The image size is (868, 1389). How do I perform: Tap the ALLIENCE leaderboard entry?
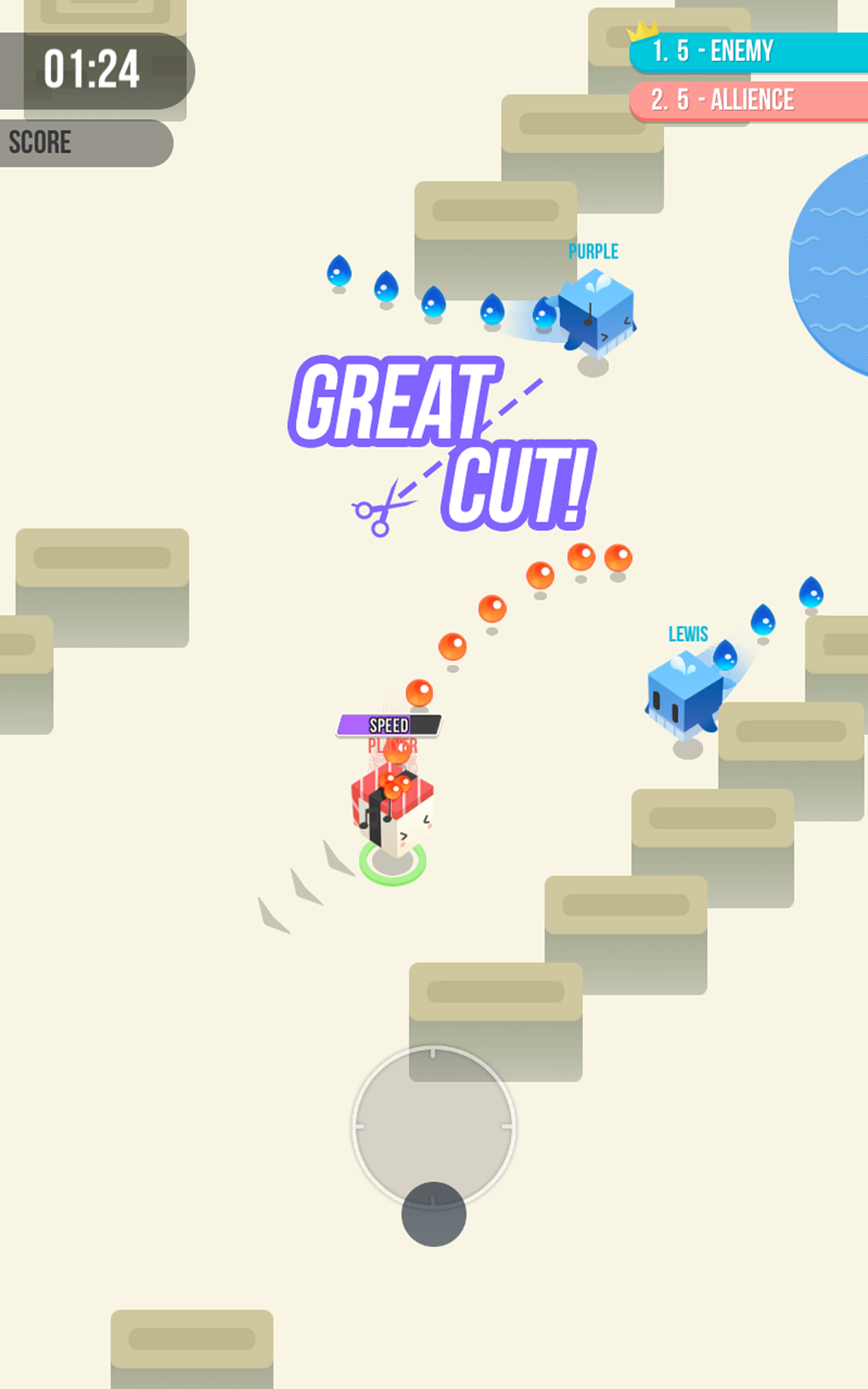pyautogui.click(x=720, y=100)
